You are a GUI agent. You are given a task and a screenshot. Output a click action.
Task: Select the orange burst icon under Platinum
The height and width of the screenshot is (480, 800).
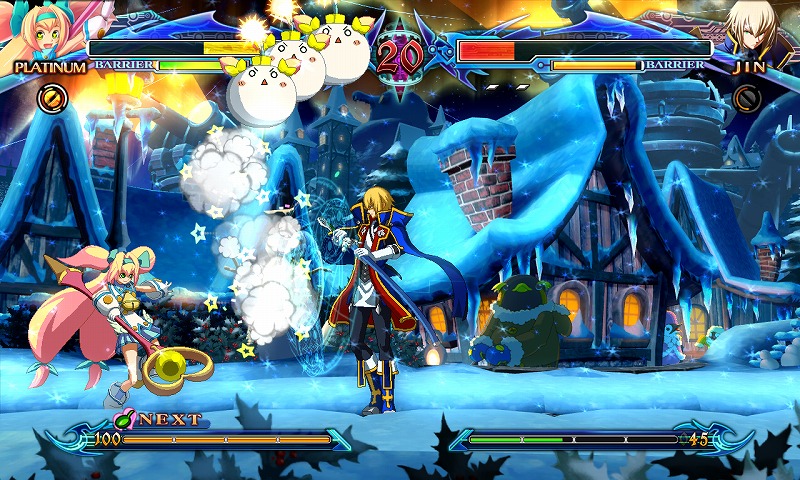52,97
